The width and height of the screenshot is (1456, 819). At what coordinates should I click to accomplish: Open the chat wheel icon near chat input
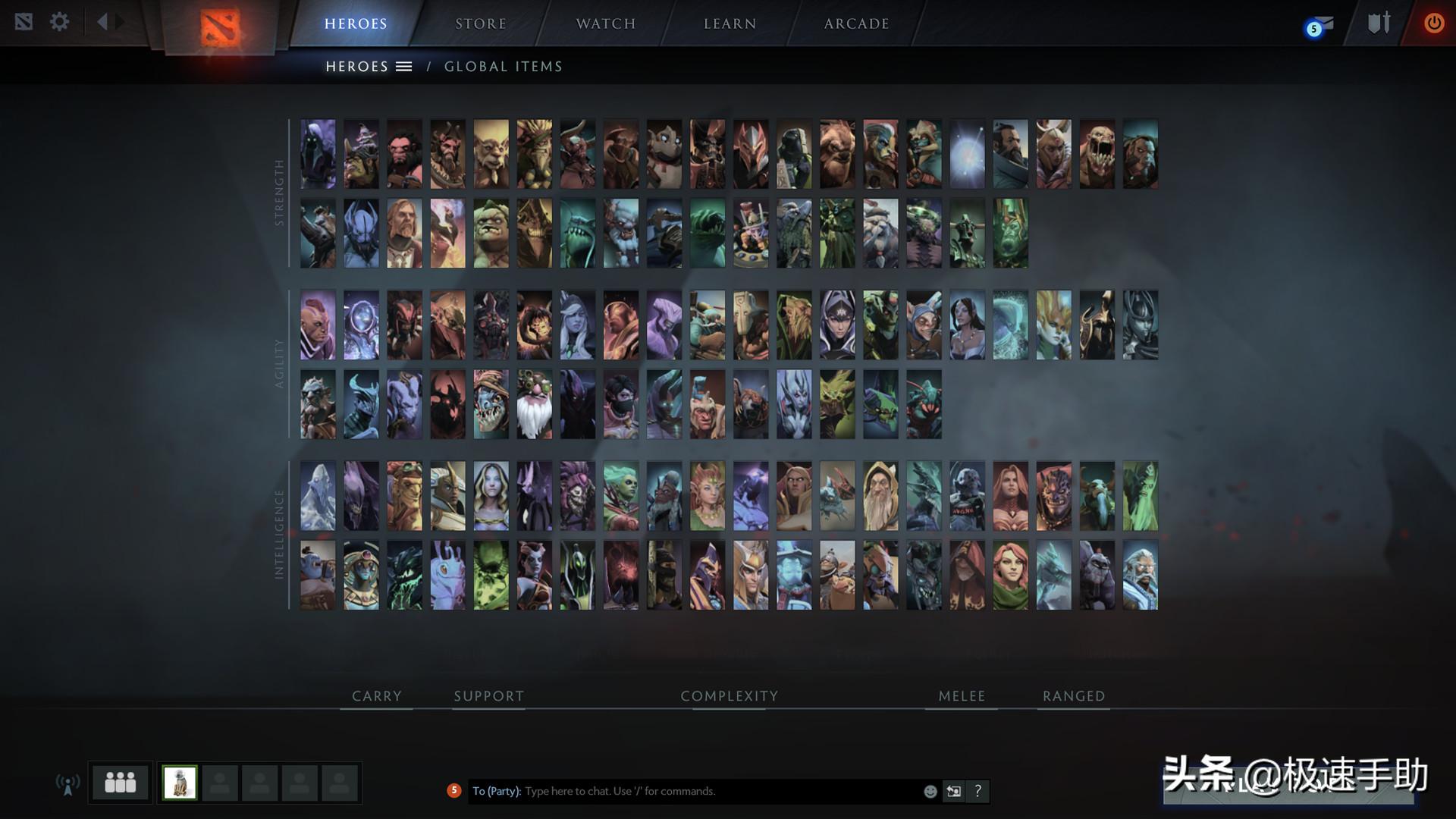[953, 791]
